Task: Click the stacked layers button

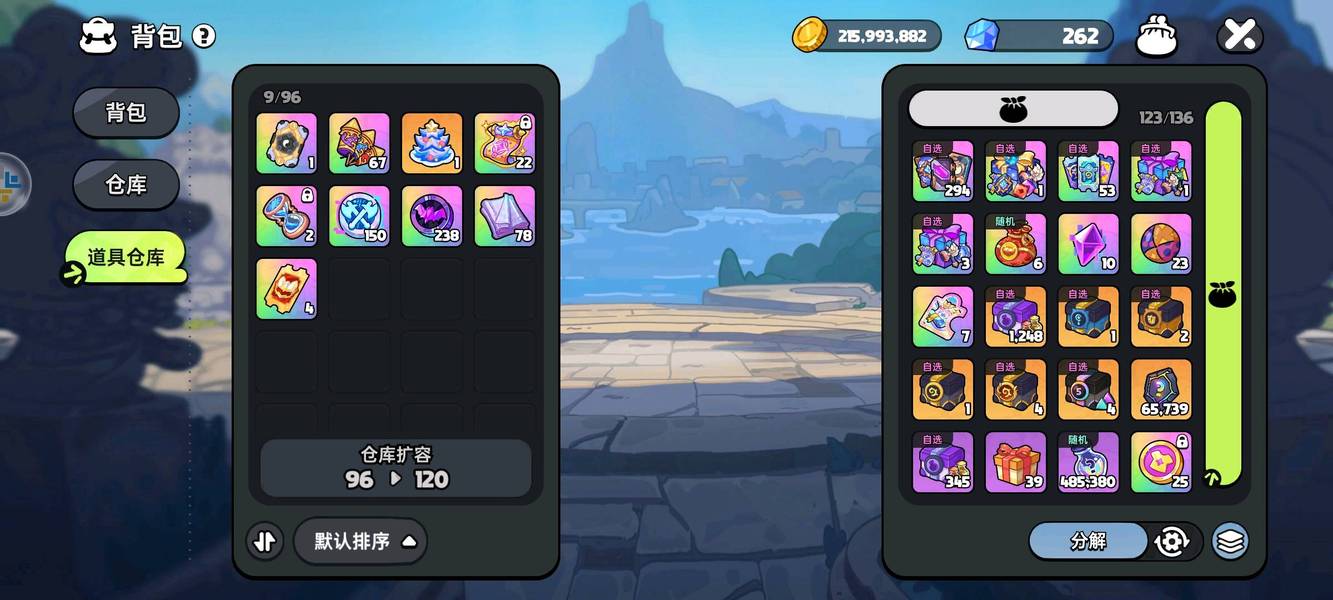Action: tap(1230, 541)
